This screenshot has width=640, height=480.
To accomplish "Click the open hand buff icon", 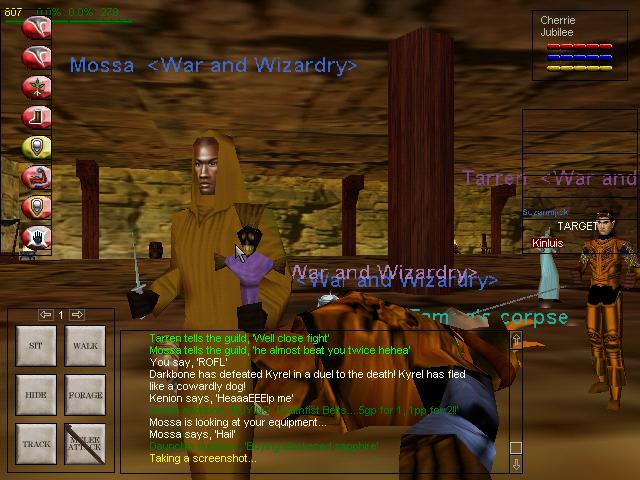I will [37, 237].
